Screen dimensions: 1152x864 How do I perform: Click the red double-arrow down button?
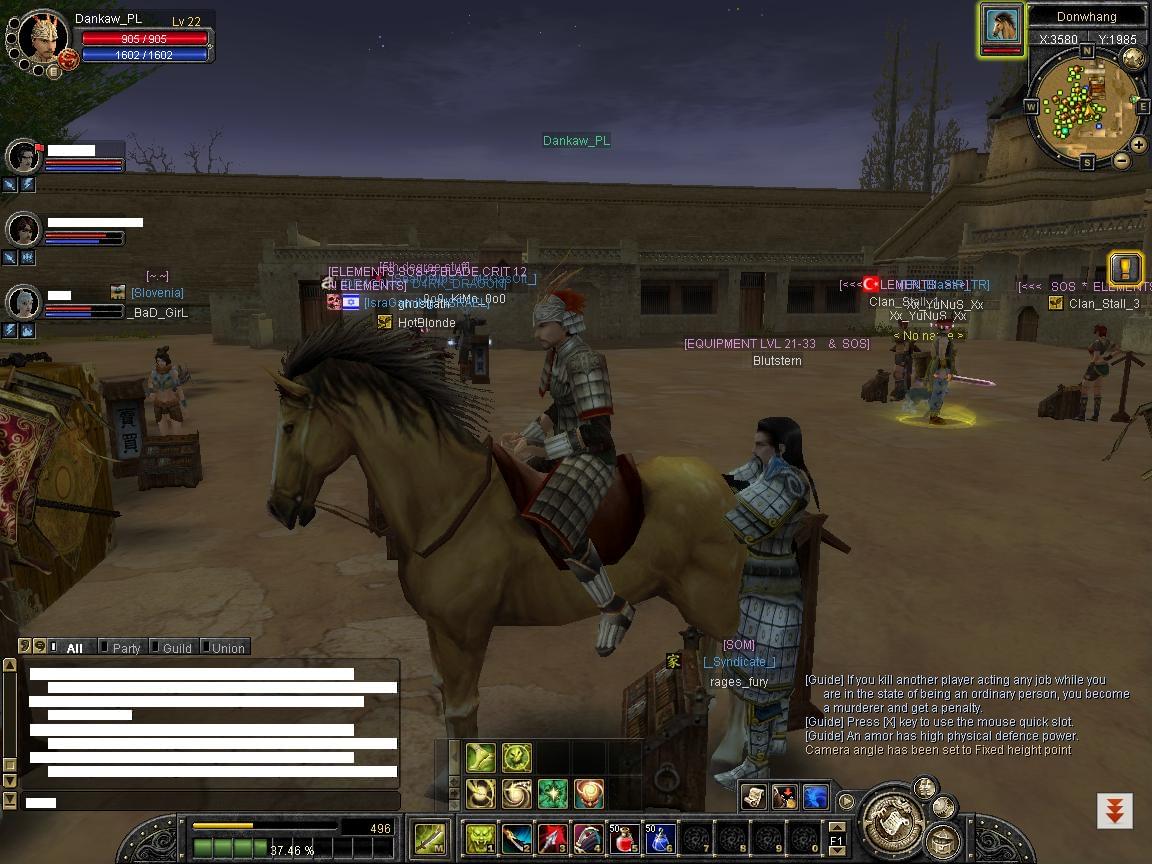(1114, 809)
